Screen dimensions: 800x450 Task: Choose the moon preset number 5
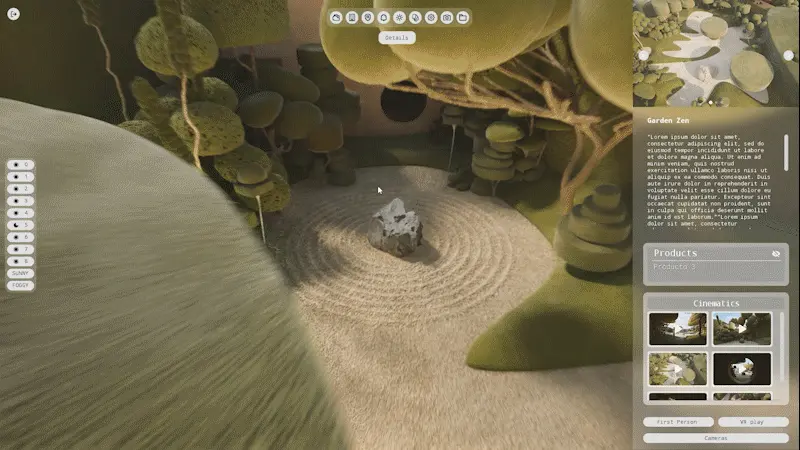[21, 225]
